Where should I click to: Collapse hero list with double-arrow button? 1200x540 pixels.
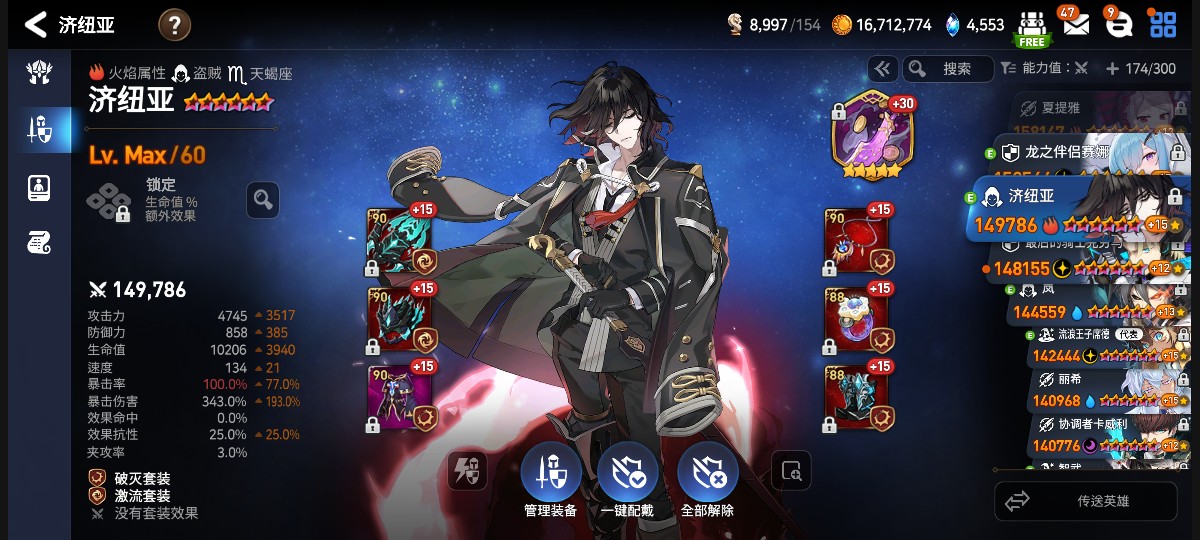point(882,69)
